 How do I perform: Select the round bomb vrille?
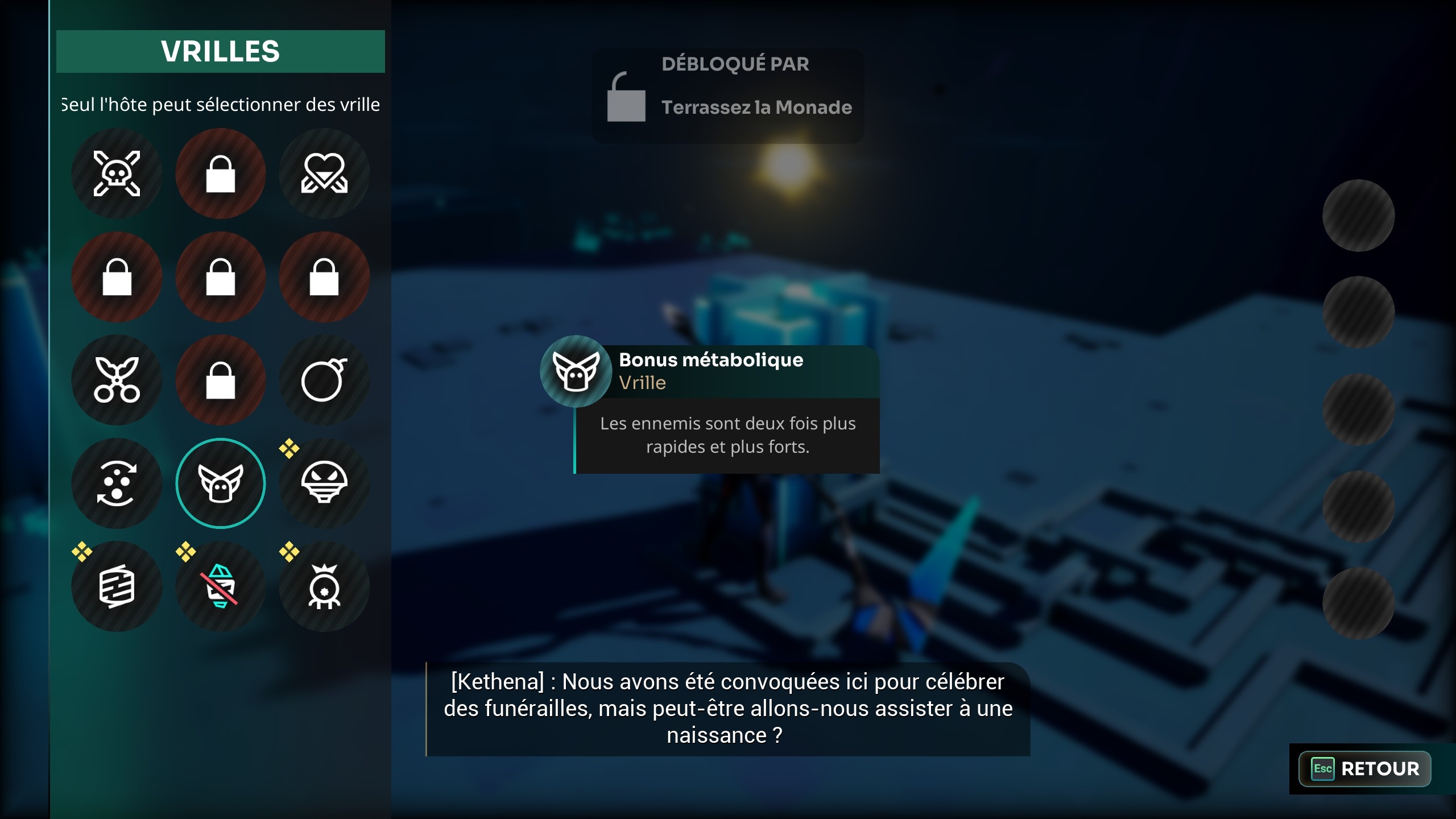pyautogui.click(x=324, y=380)
